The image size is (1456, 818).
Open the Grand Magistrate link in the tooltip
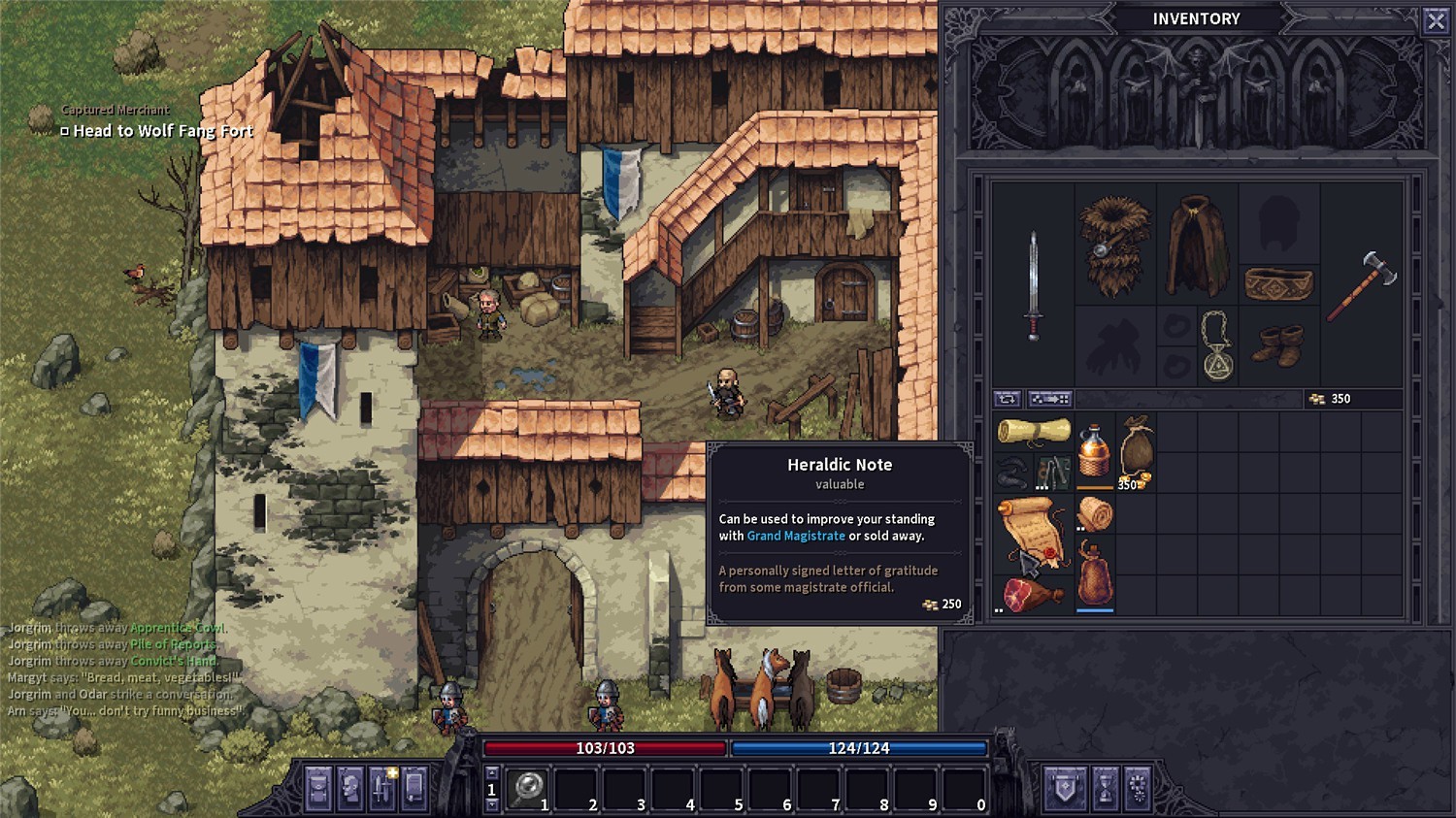[x=796, y=536]
